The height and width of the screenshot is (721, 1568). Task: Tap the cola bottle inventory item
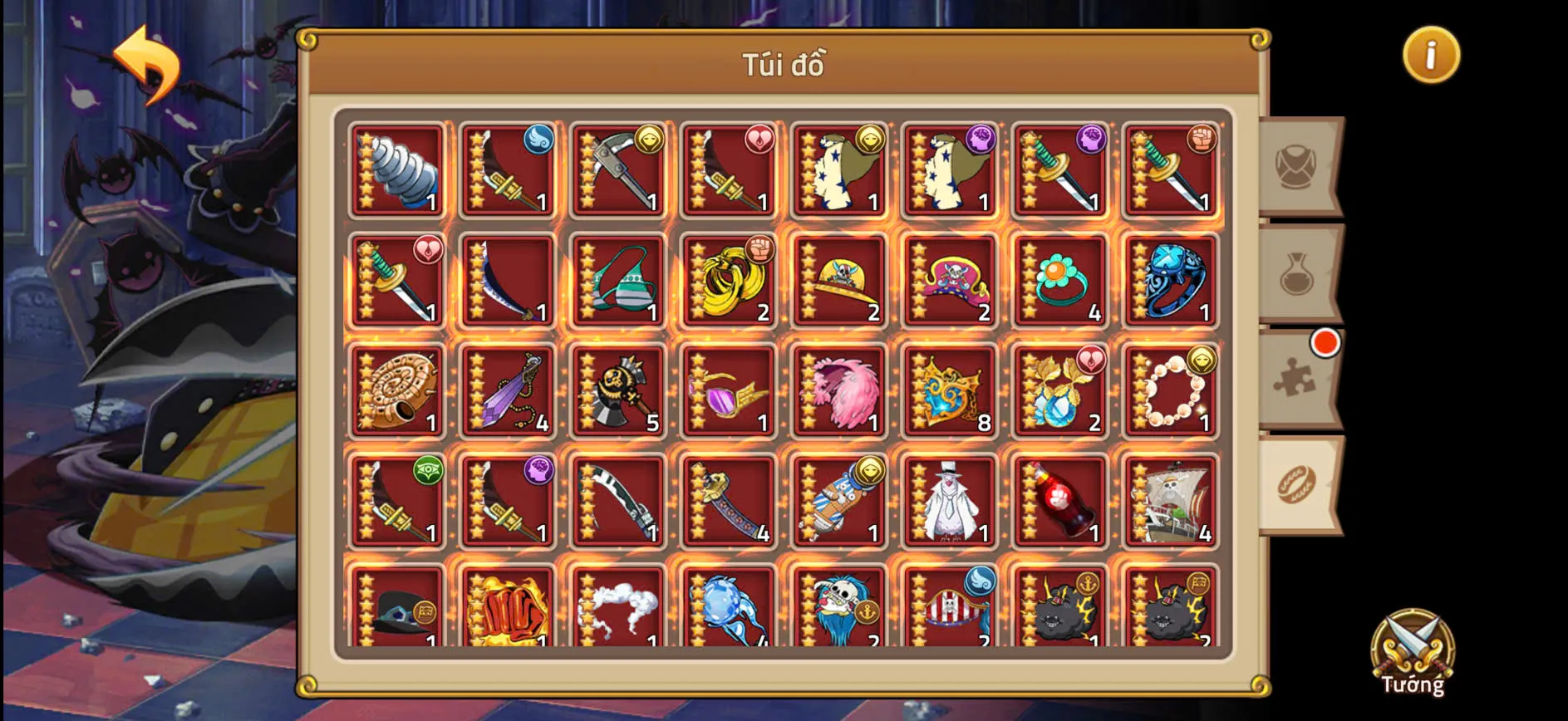pyautogui.click(x=1059, y=501)
